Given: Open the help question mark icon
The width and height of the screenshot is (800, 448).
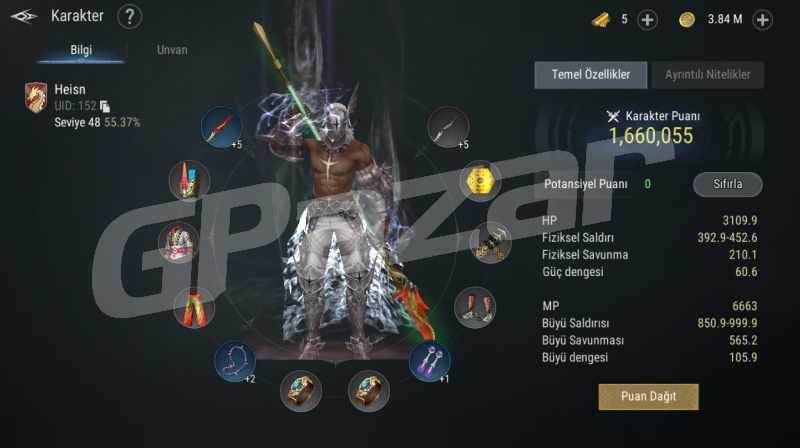Looking at the screenshot, I should [x=130, y=17].
